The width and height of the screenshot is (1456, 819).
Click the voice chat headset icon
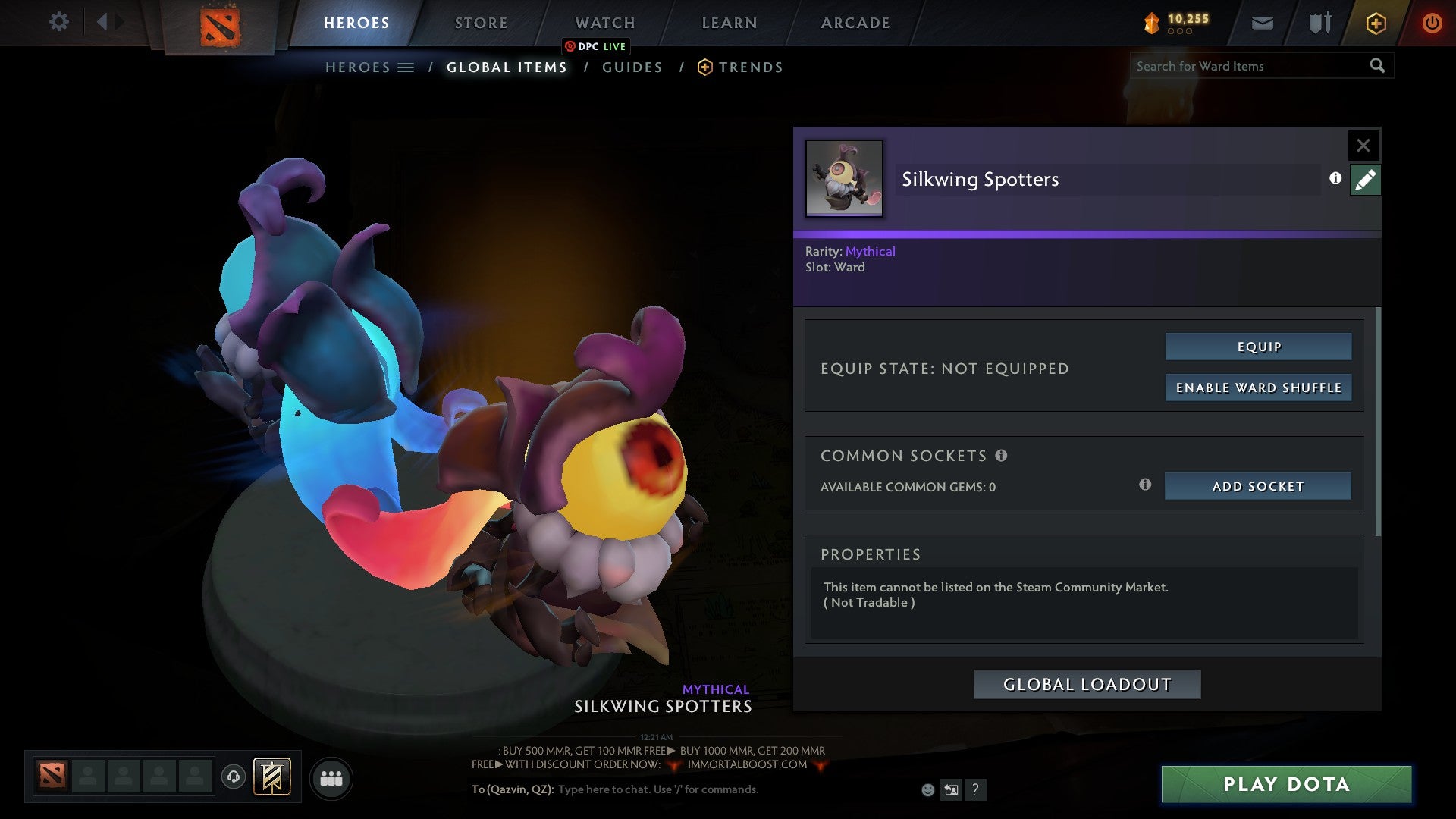tap(234, 778)
